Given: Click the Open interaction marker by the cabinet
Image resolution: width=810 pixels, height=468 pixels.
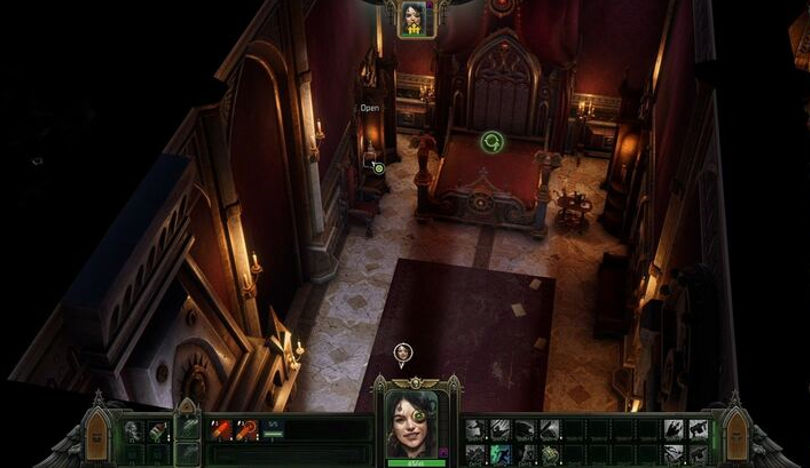Looking at the screenshot, I should coord(378,168).
